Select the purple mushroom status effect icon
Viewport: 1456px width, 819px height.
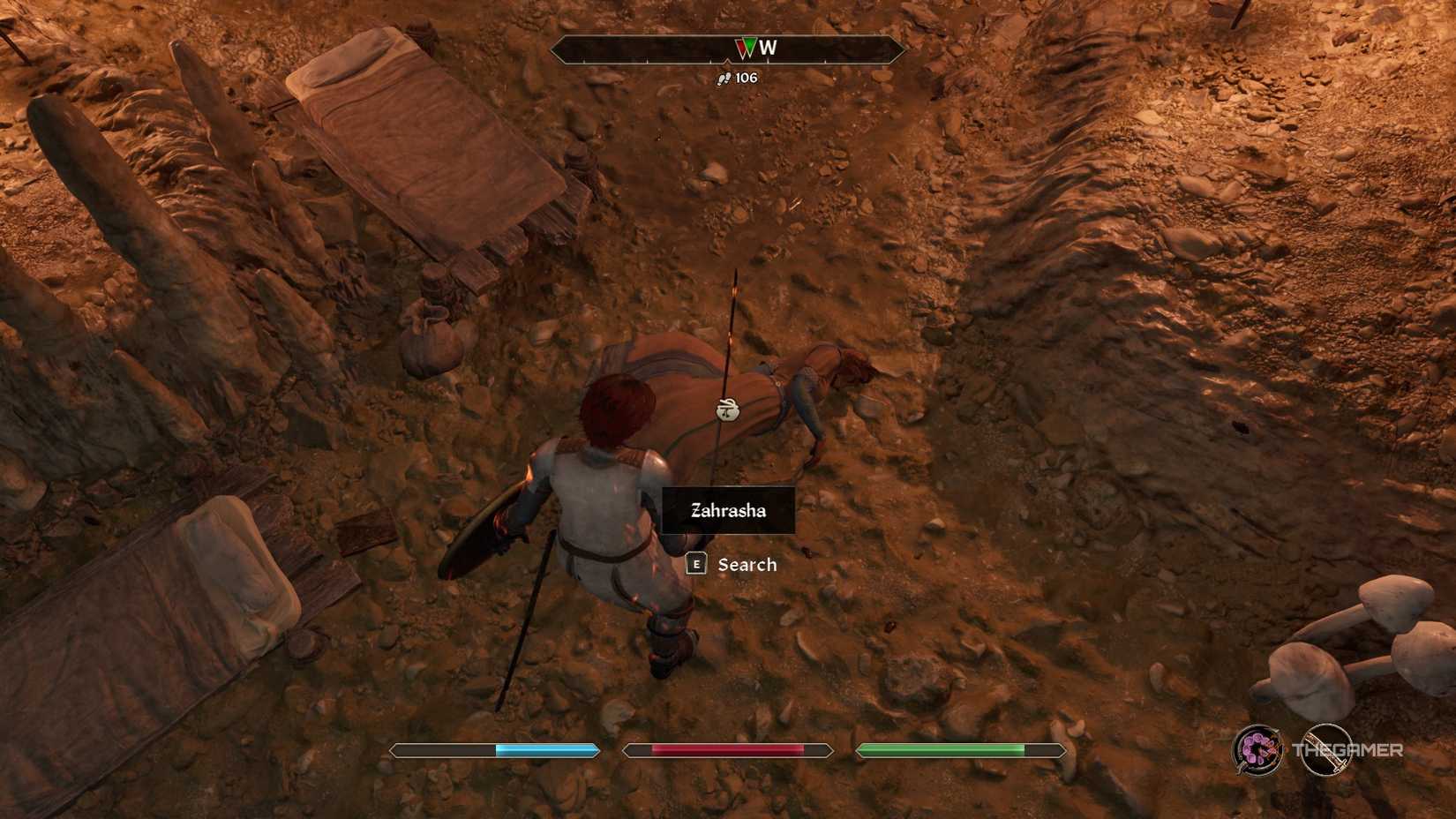(1259, 750)
